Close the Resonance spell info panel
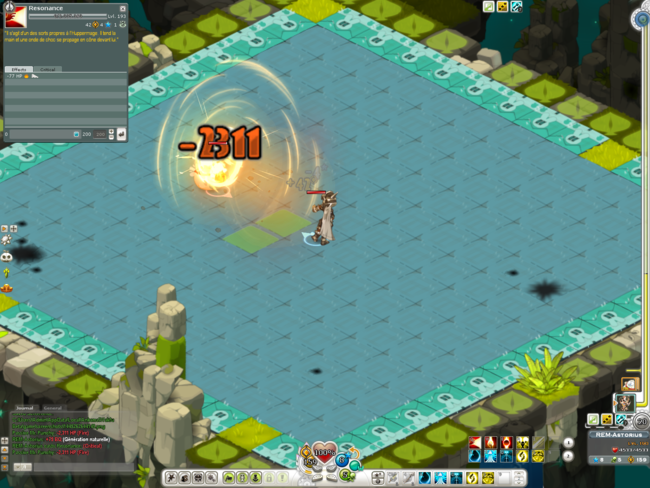 (123, 9)
